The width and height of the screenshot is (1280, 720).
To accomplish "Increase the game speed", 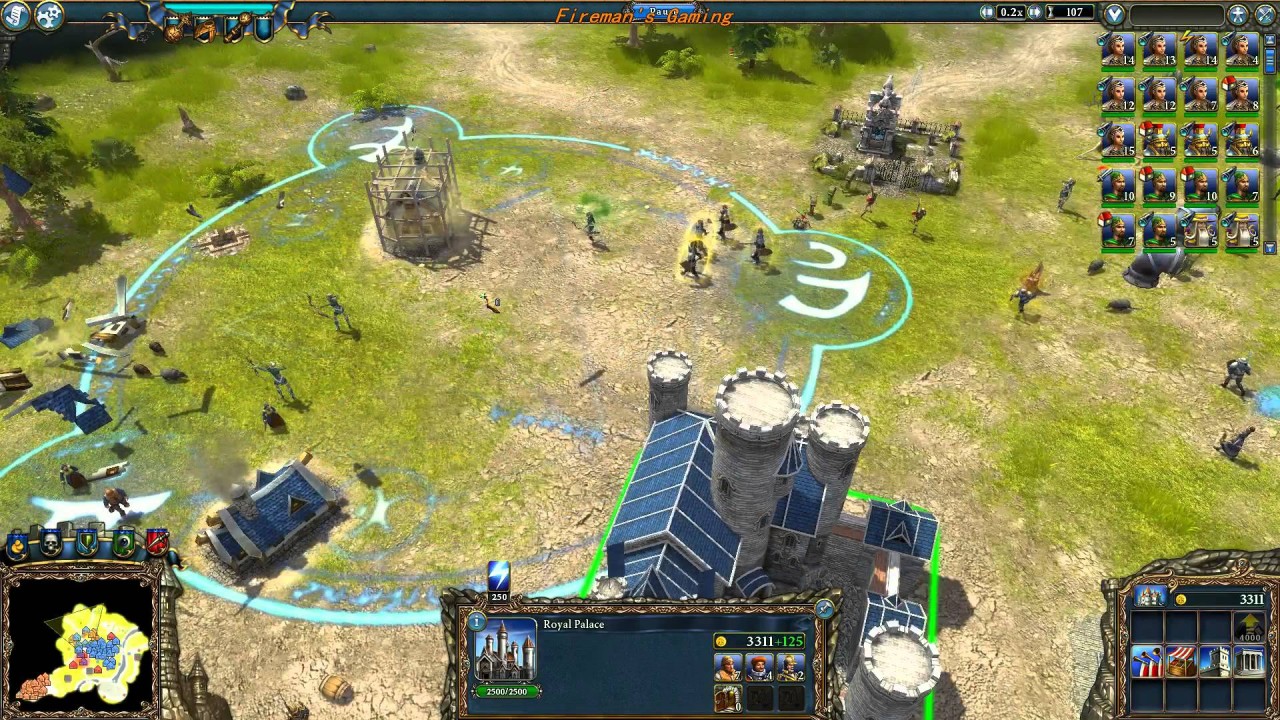I will tap(1034, 12).
